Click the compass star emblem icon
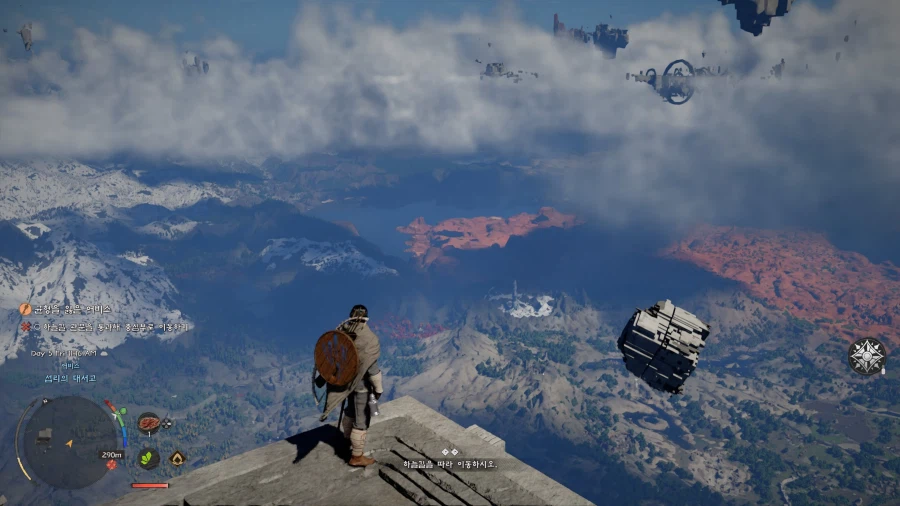The height and width of the screenshot is (506, 900). (867, 356)
